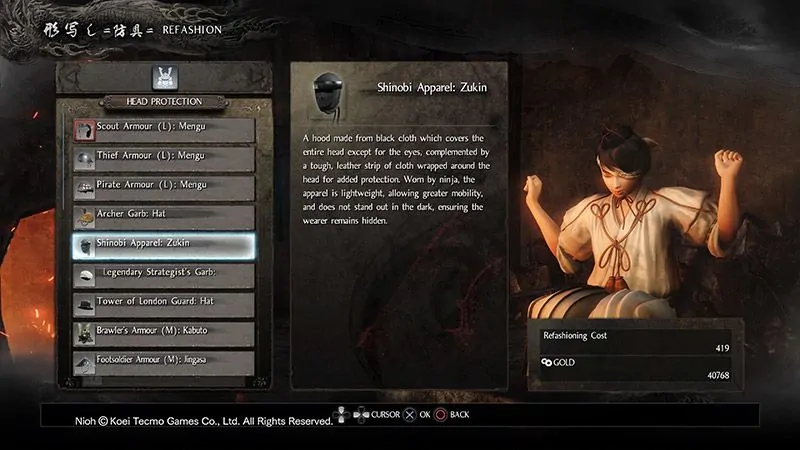Select Footsoldier Armour (M): Jingasa
800x450 pixels.
coord(163,359)
